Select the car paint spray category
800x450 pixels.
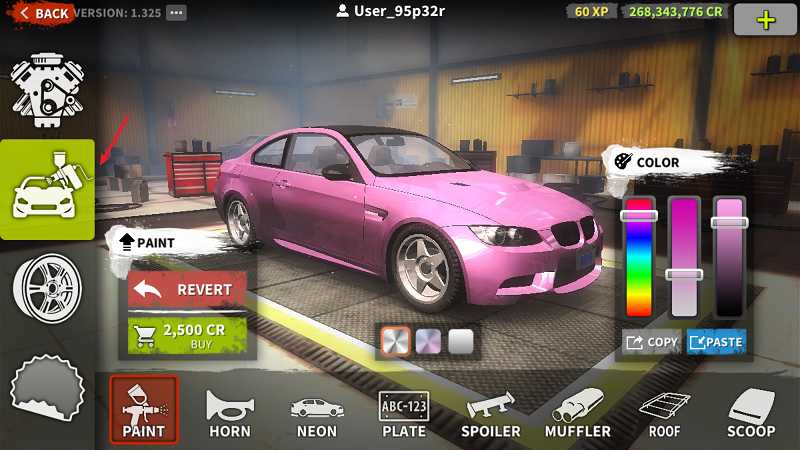click(x=46, y=189)
